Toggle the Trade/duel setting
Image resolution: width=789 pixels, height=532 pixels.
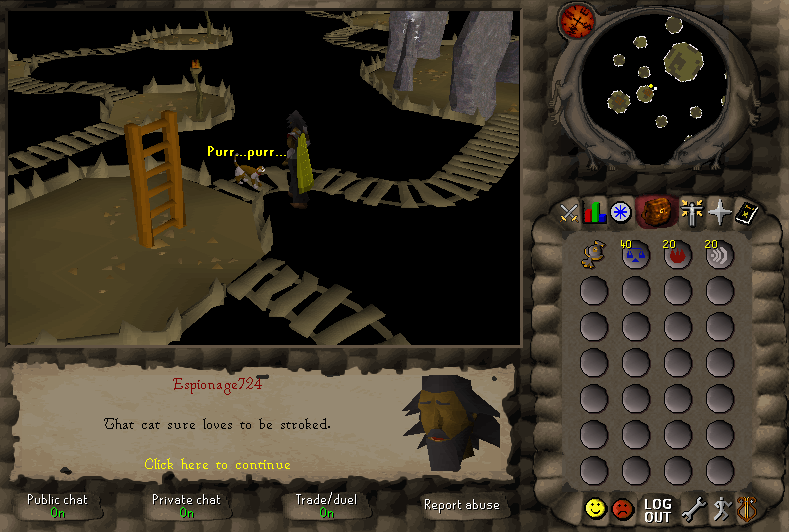click(326, 505)
